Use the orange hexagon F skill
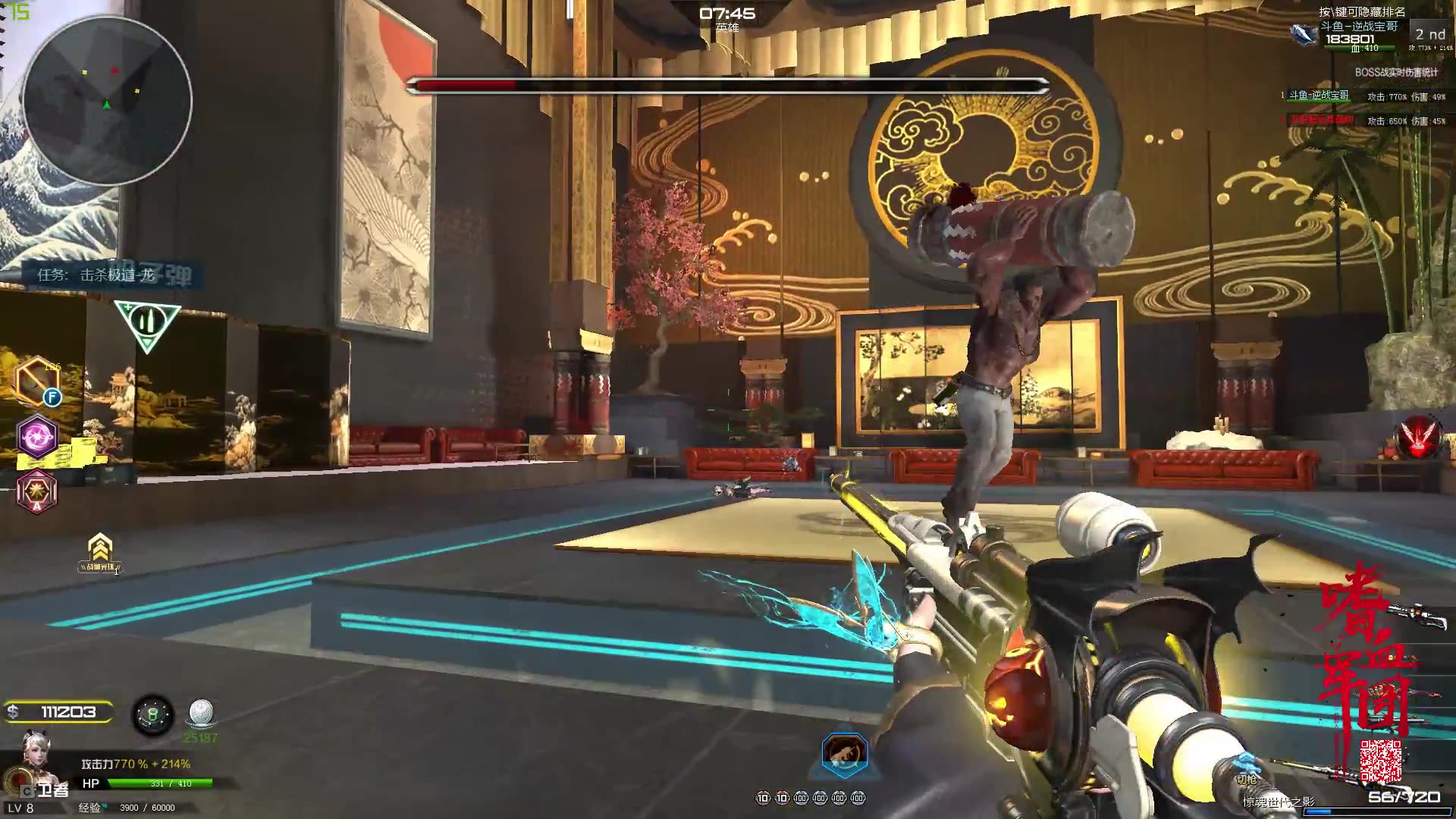The image size is (1456, 819). click(x=37, y=381)
